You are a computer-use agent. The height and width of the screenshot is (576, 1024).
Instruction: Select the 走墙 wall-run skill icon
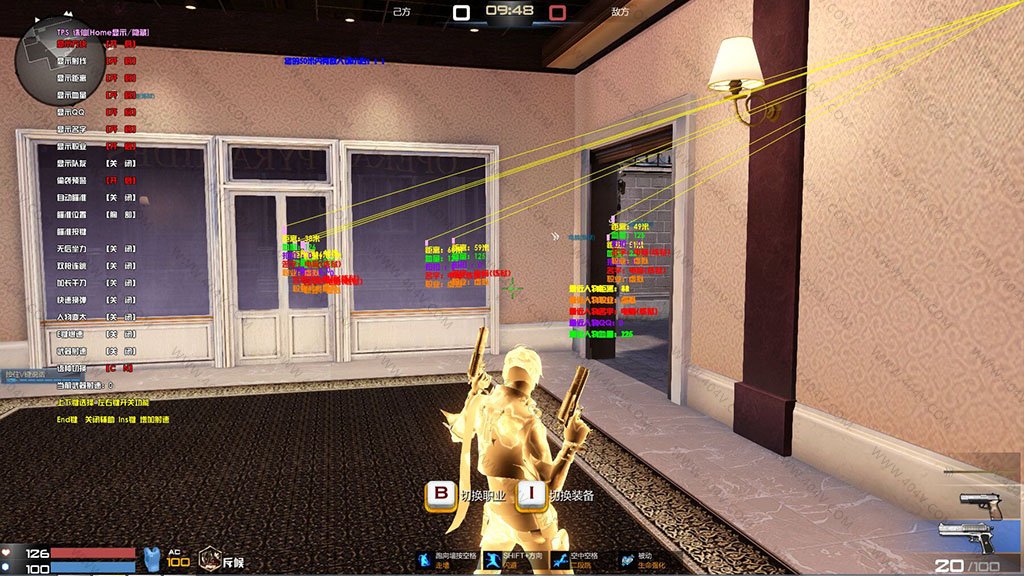click(x=427, y=559)
